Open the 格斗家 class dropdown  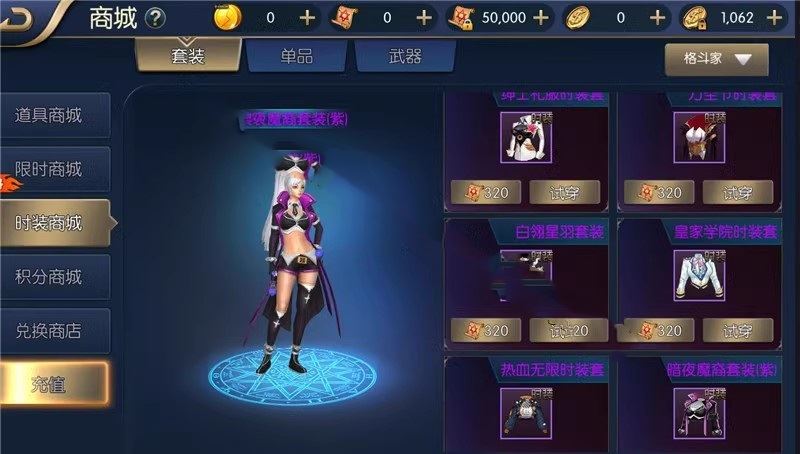tap(716, 59)
